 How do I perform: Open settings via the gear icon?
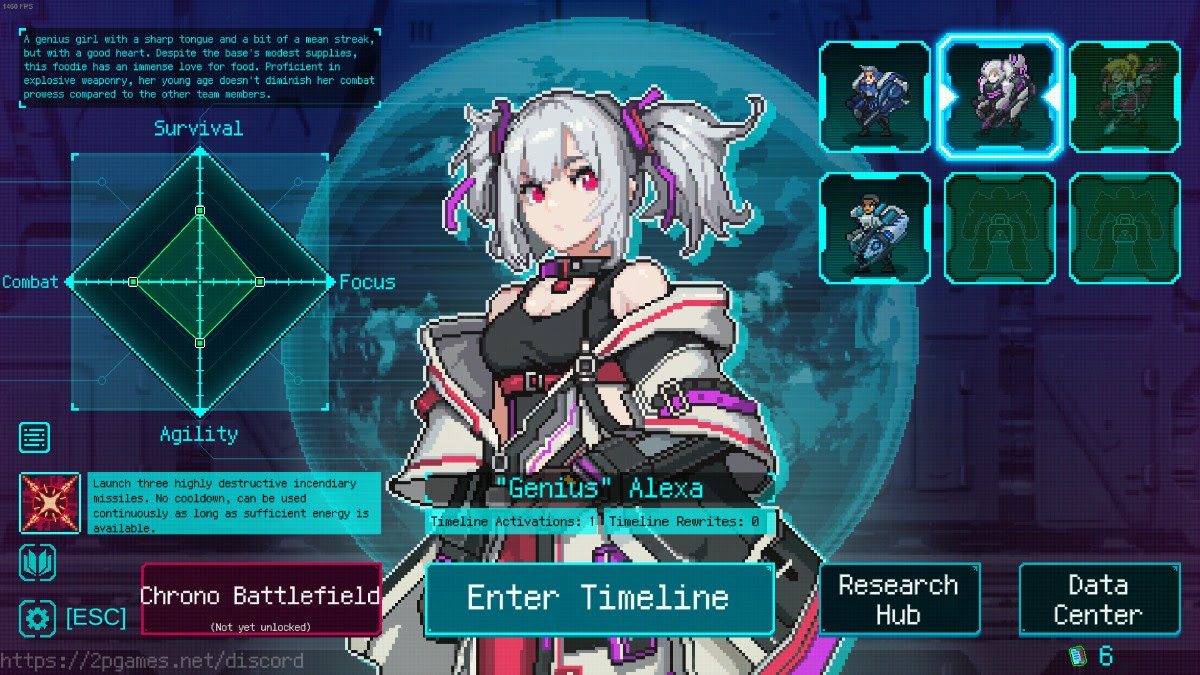point(37,618)
